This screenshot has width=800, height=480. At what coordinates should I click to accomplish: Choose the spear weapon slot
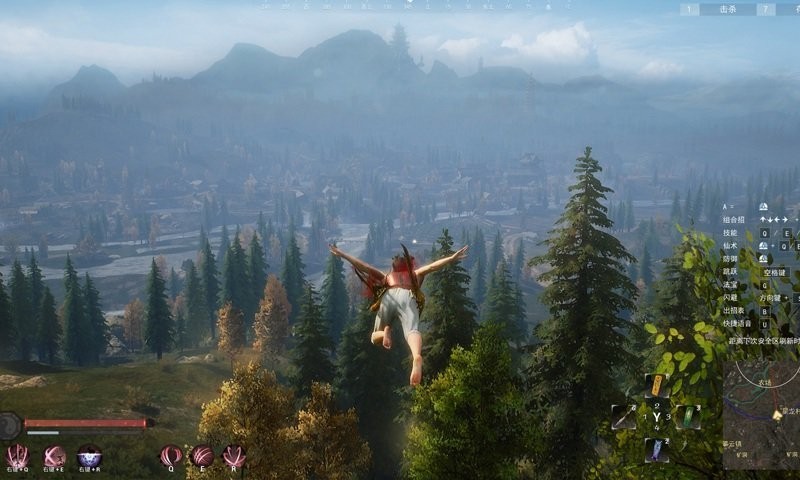click(624, 417)
